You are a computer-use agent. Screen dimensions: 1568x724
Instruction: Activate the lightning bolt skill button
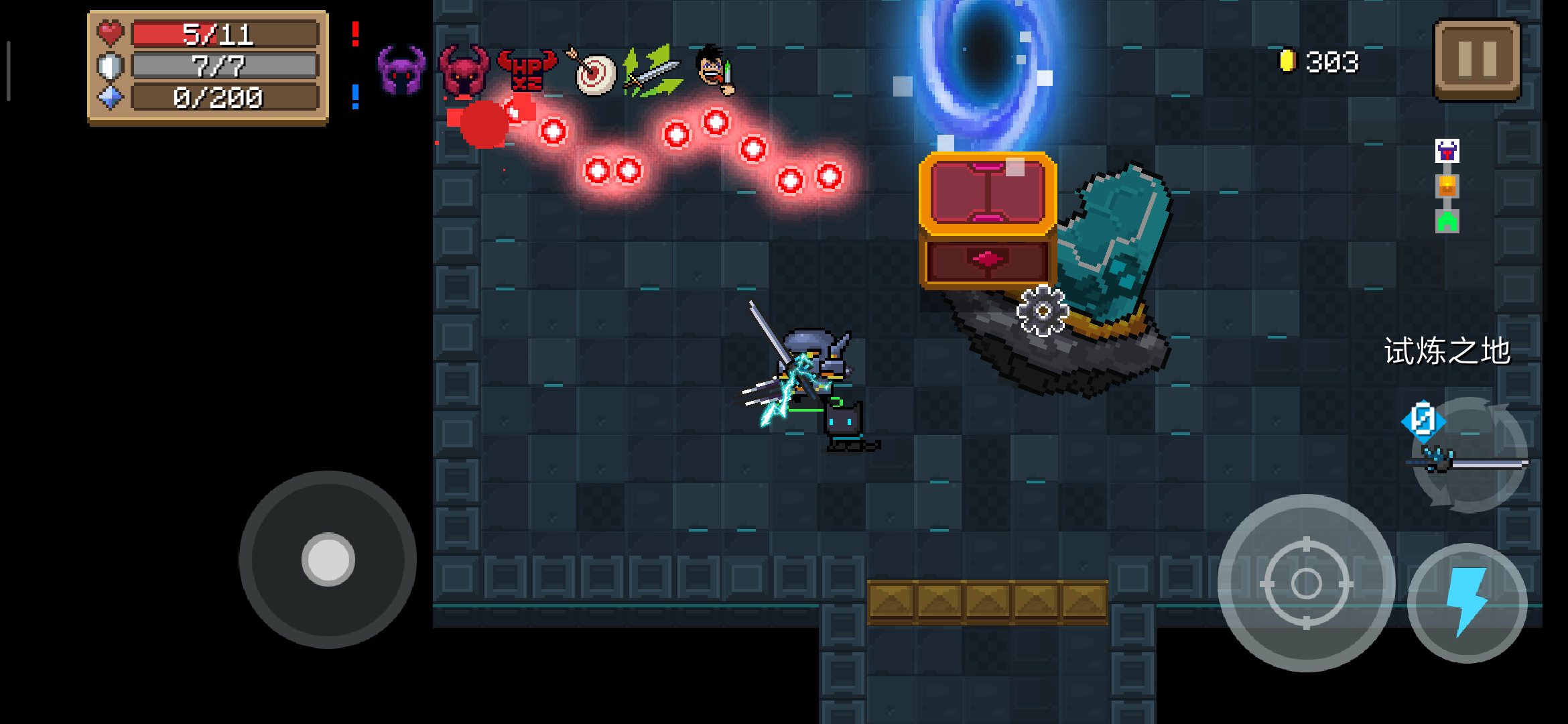point(1467,603)
